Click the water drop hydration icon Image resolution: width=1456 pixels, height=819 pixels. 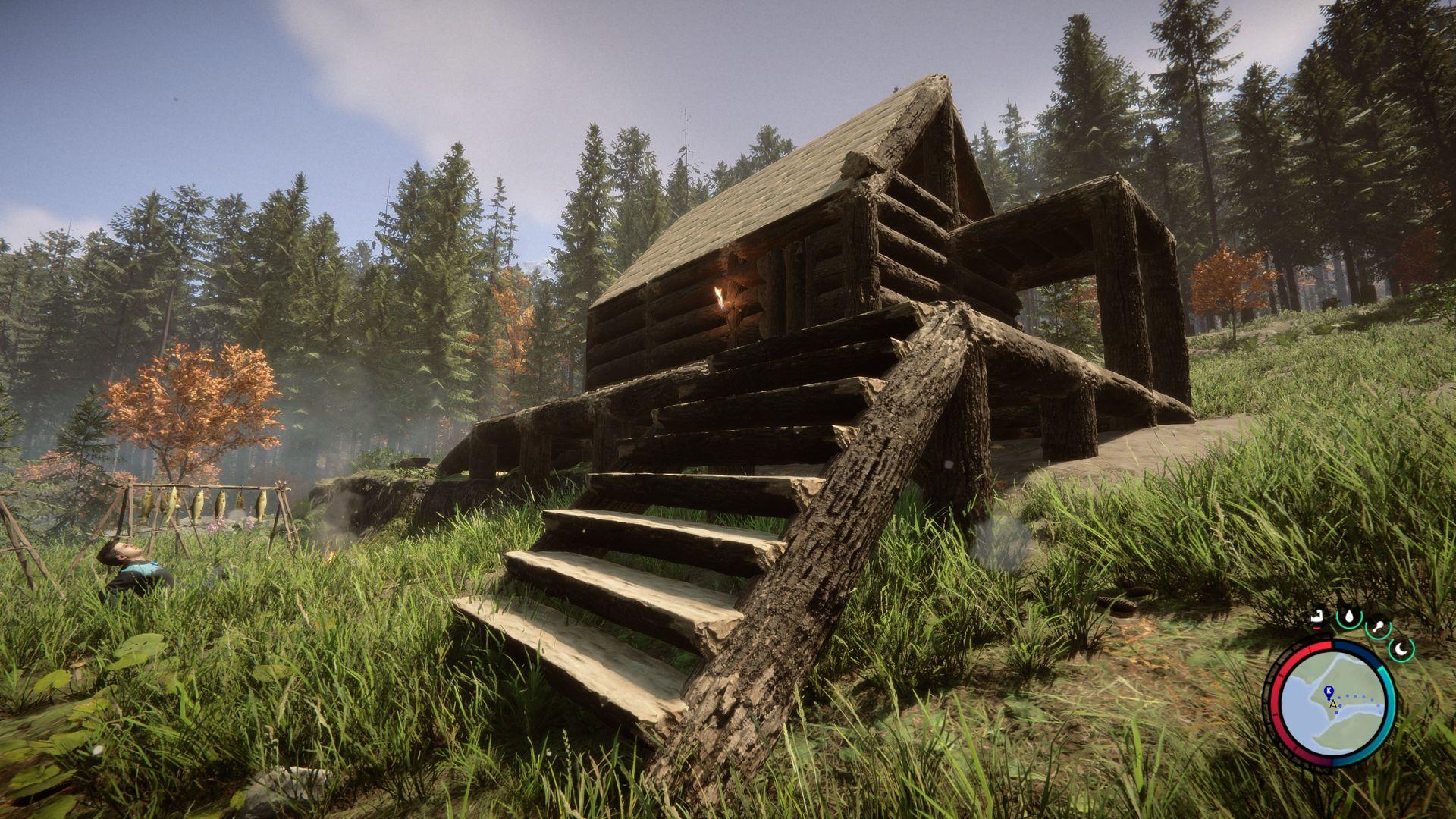(x=1348, y=617)
